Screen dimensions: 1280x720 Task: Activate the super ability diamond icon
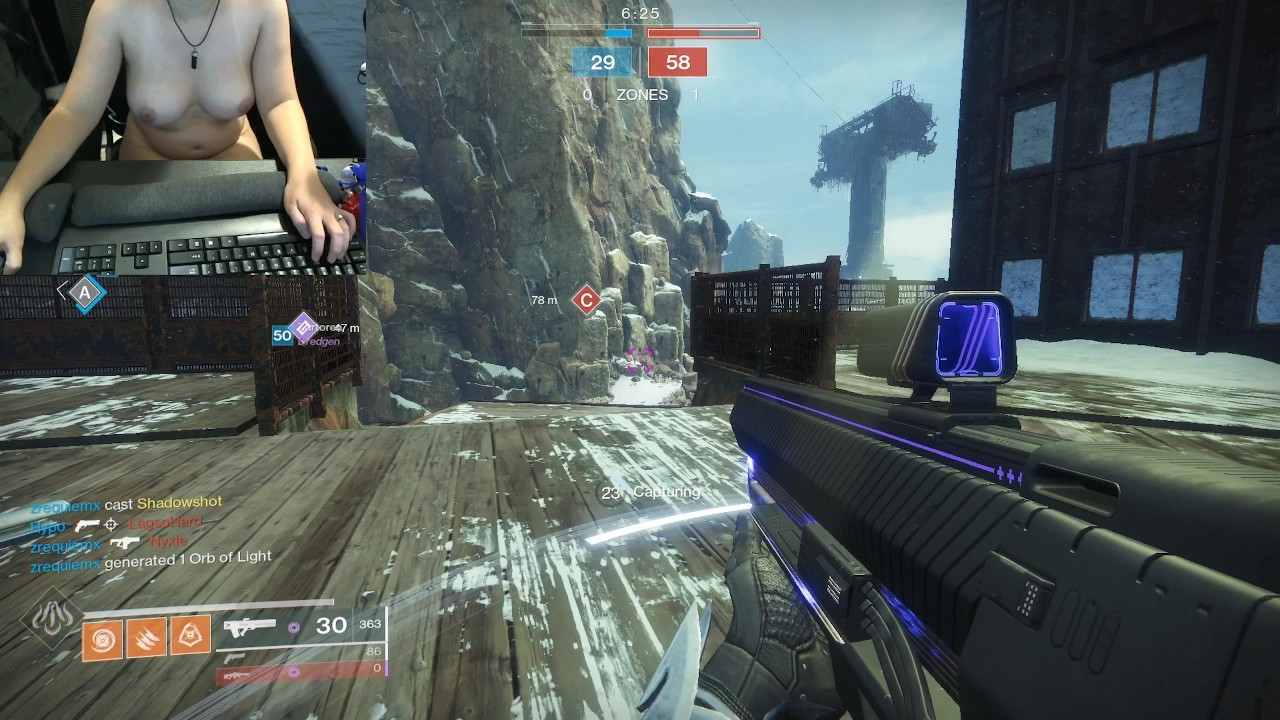tap(52, 620)
